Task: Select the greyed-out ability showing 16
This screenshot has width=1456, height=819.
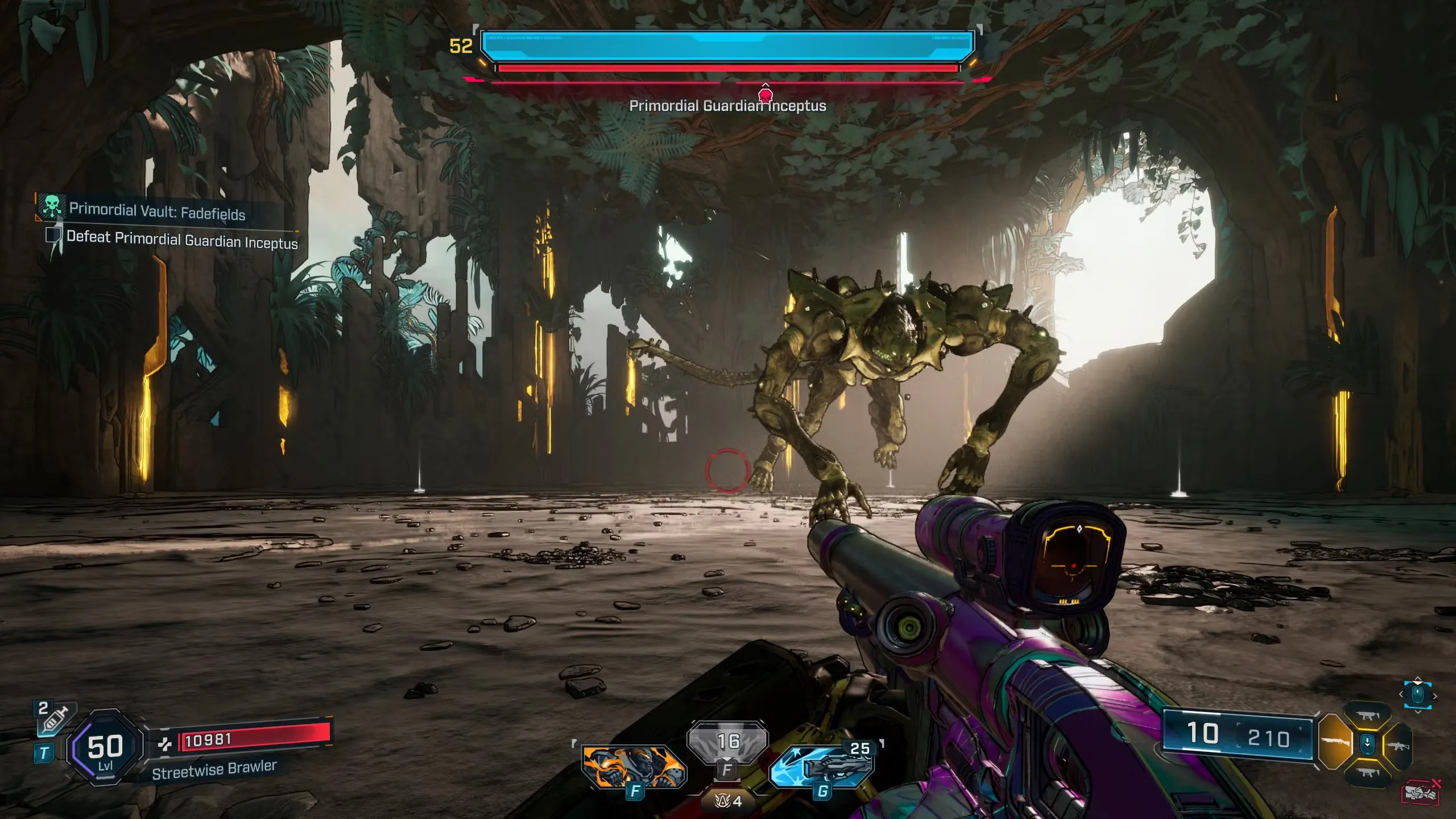Action: coord(727,742)
